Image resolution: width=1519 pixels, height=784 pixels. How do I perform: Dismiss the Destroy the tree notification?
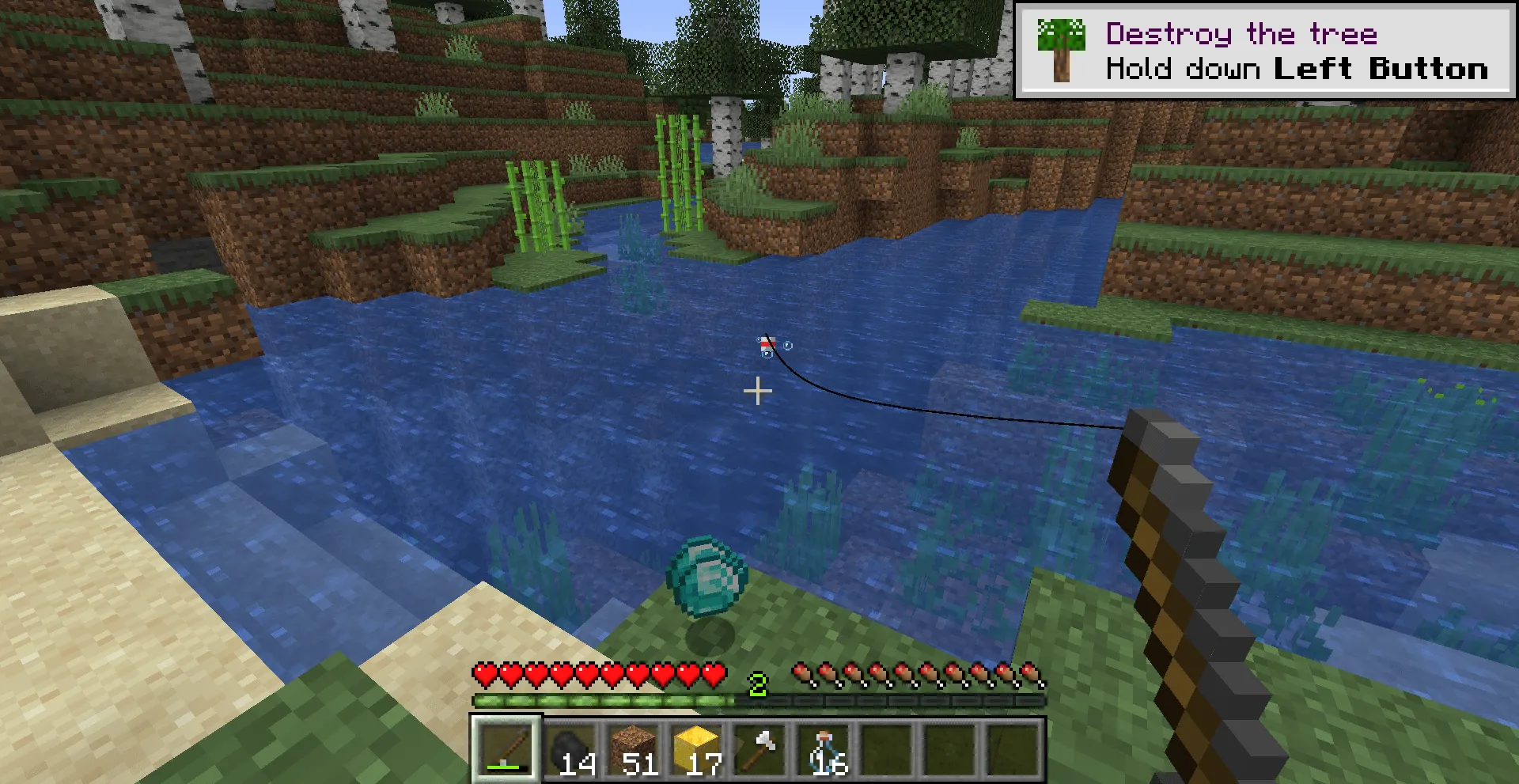coord(1266,47)
